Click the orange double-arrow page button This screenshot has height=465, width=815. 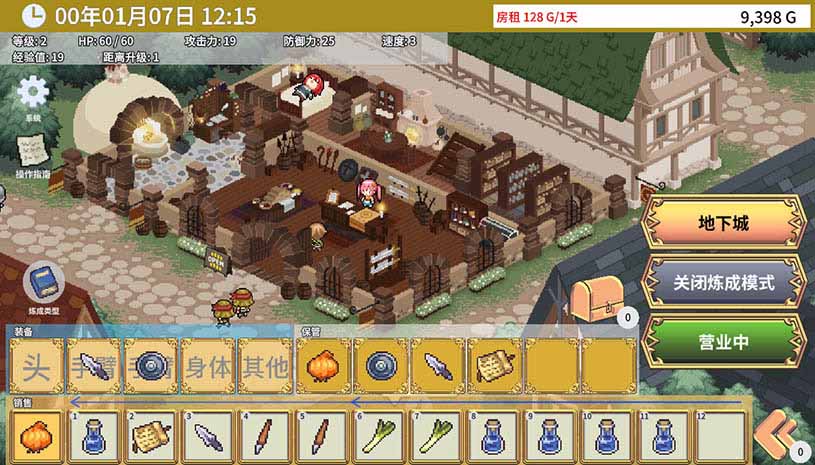pyautogui.click(x=777, y=437)
